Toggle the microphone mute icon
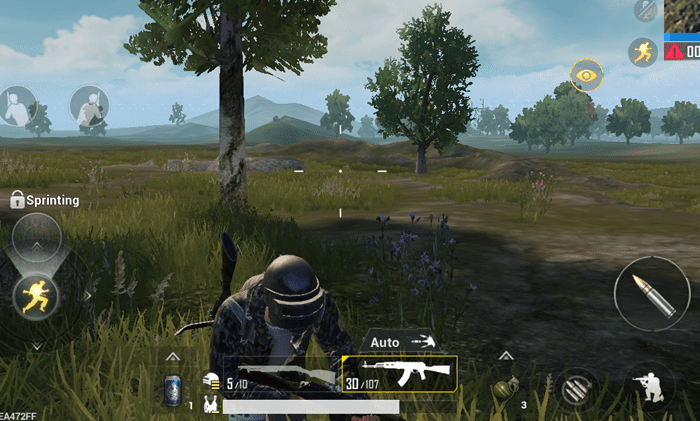This screenshot has width=700, height=421. point(647,9)
